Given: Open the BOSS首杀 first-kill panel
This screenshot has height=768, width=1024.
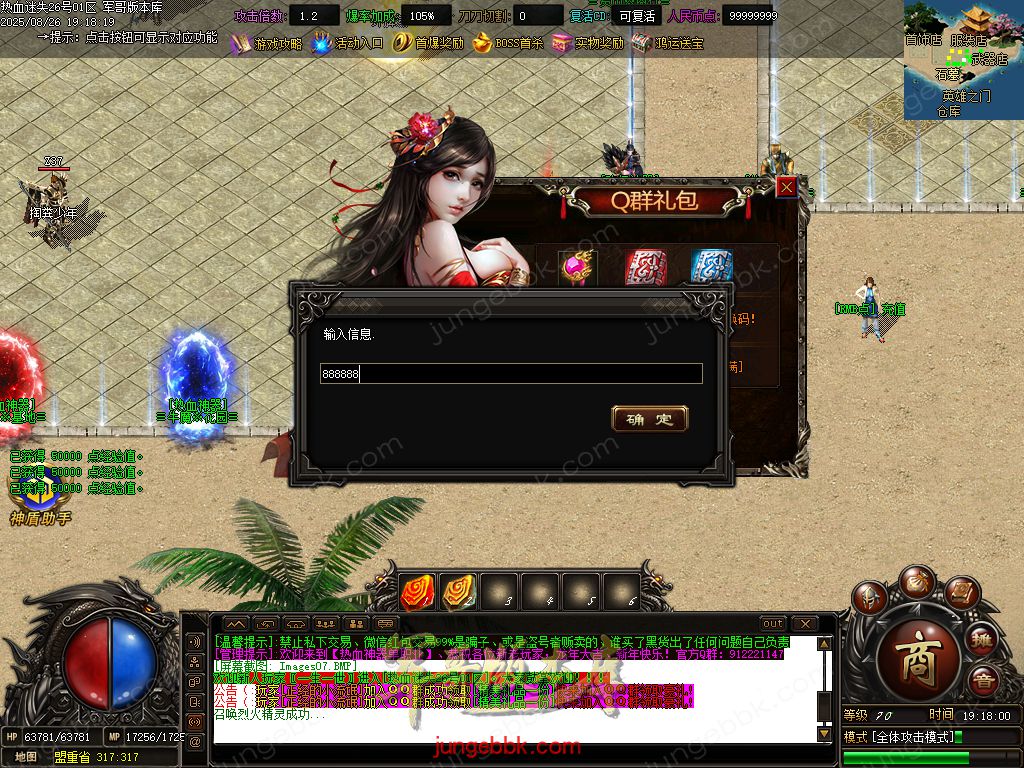Looking at the screenshot, I should click(508, 44).
